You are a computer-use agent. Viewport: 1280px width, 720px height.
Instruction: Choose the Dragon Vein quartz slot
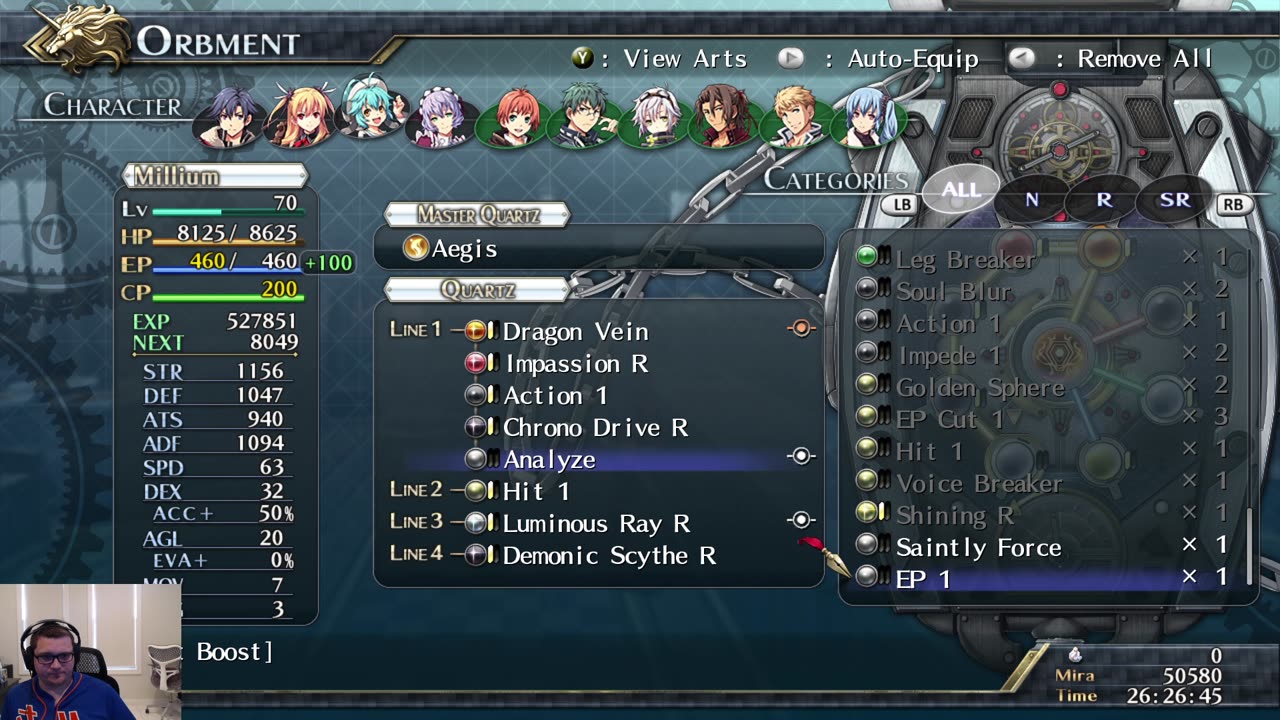point(575,332)
